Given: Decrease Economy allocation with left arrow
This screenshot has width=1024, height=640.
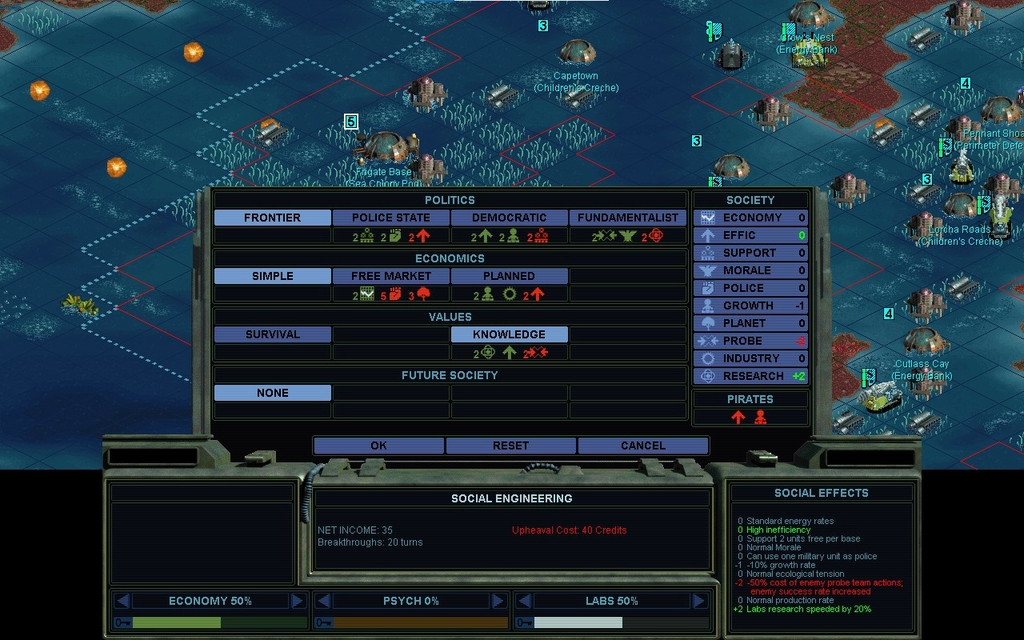Looking at the screenshot, I should click(122, 601).
